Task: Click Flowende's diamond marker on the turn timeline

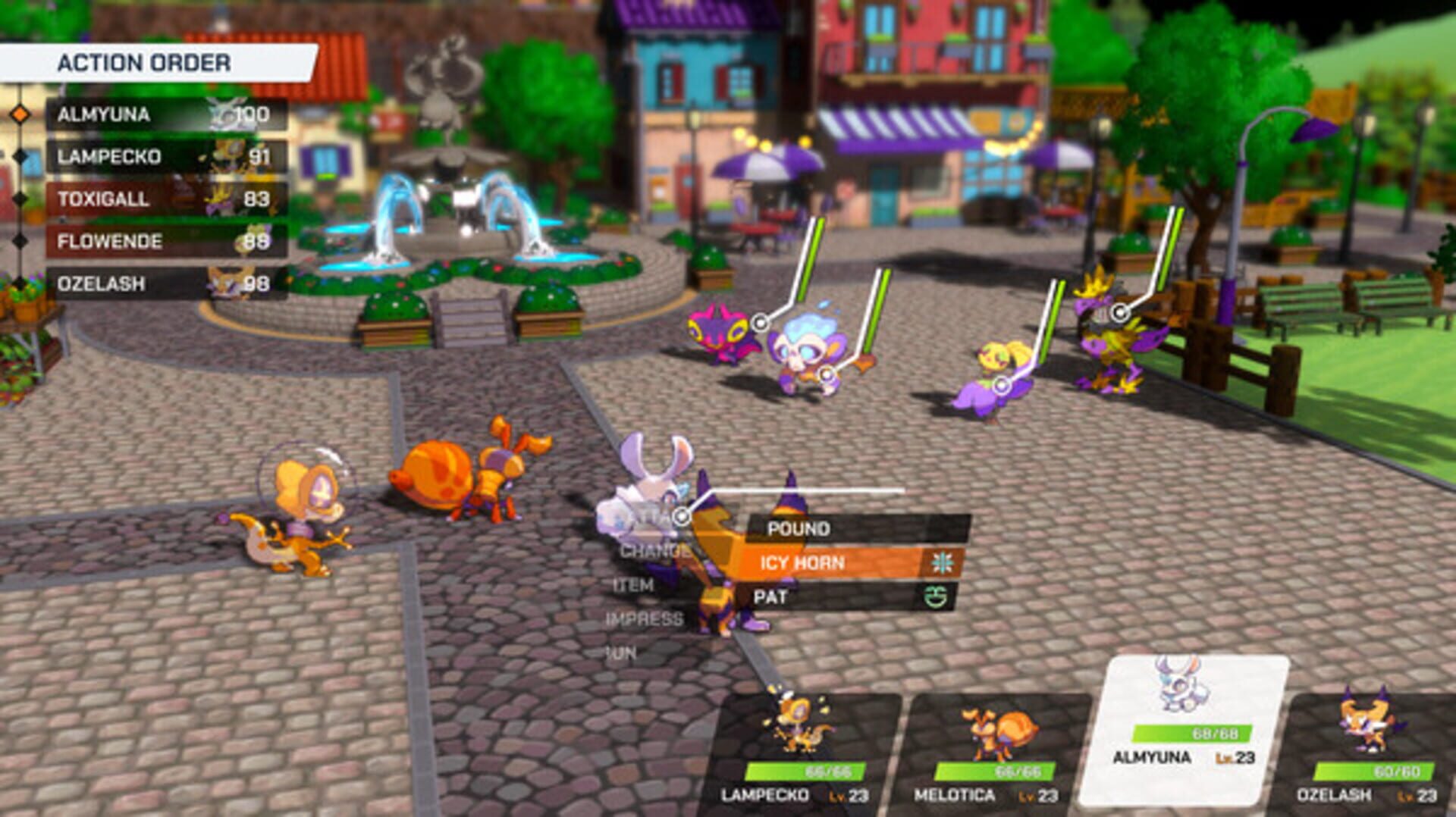Action: click(x=20, y=242)
